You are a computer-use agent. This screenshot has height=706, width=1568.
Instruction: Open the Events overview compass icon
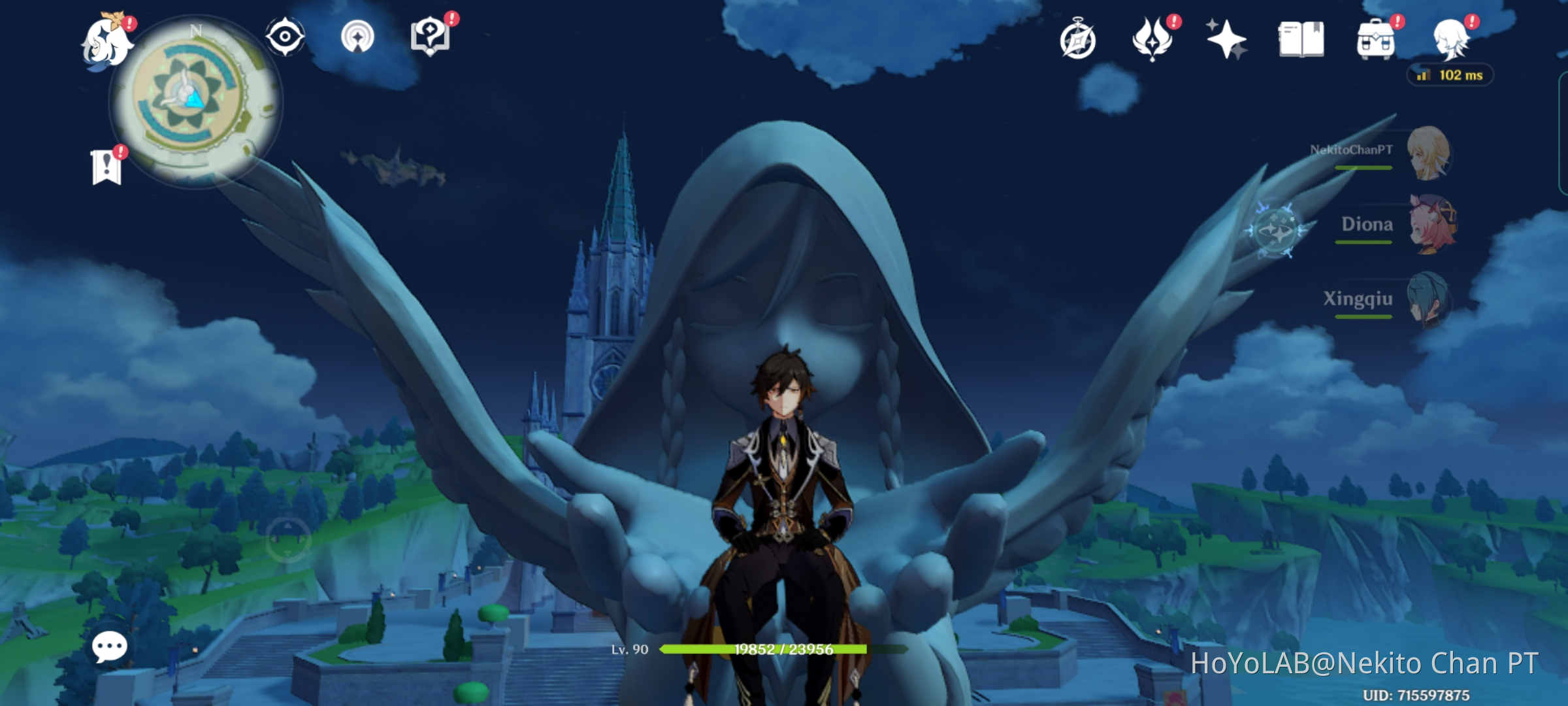[x=1079, y=41]
